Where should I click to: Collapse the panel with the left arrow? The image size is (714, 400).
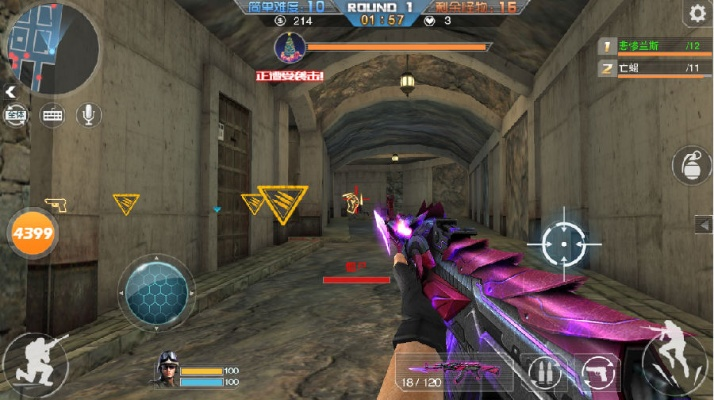(x=10, y=92)
